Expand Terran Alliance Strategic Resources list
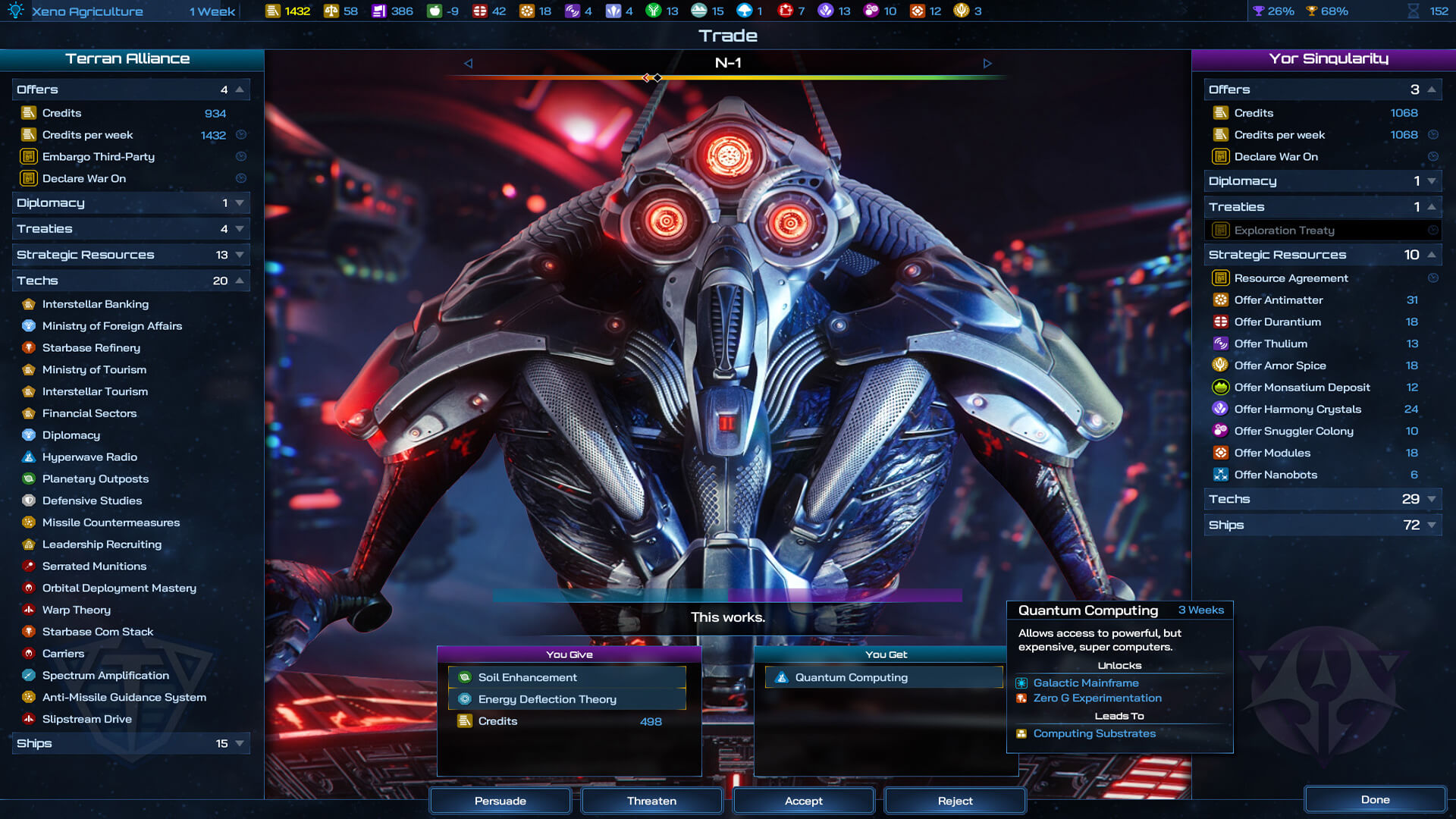1456x819 pixels. [x=130, y=255]
